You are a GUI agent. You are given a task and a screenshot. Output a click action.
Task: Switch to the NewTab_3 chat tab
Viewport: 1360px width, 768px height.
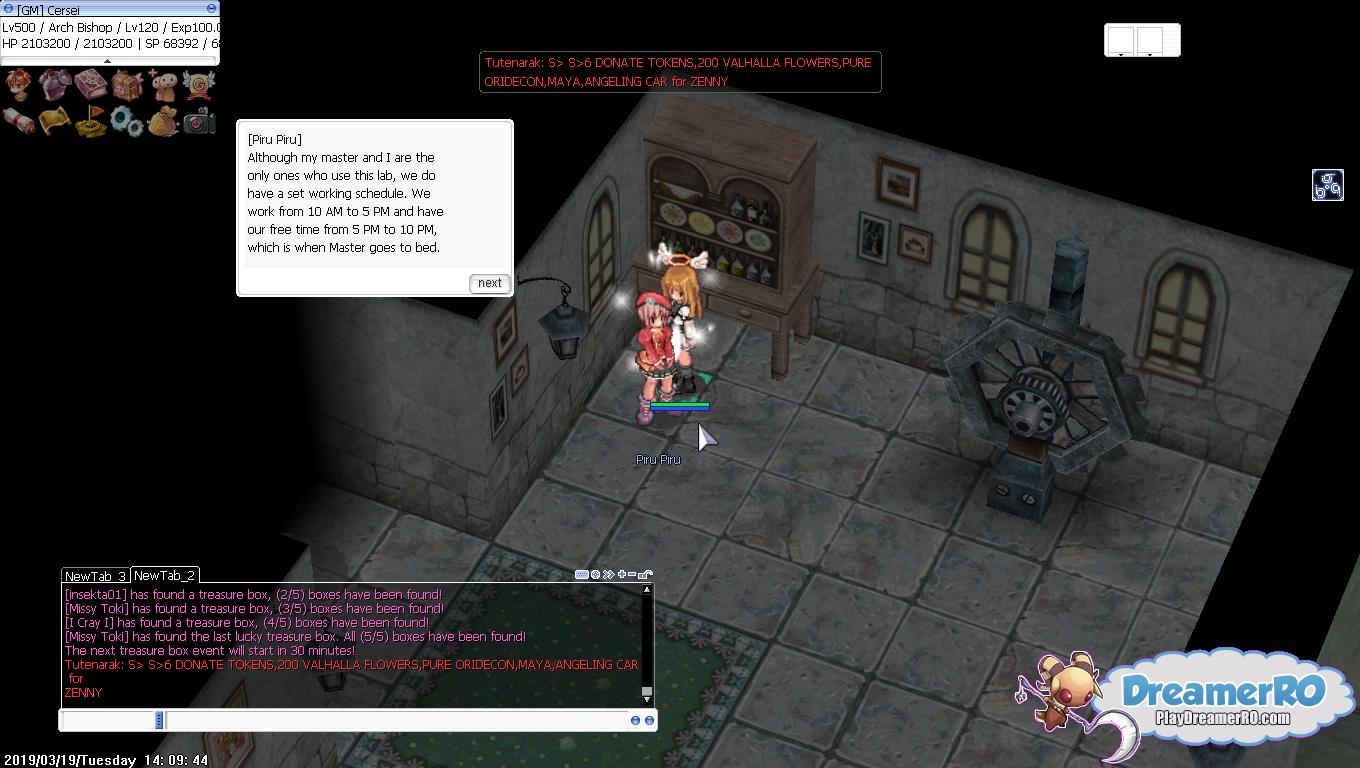[95, 576]
